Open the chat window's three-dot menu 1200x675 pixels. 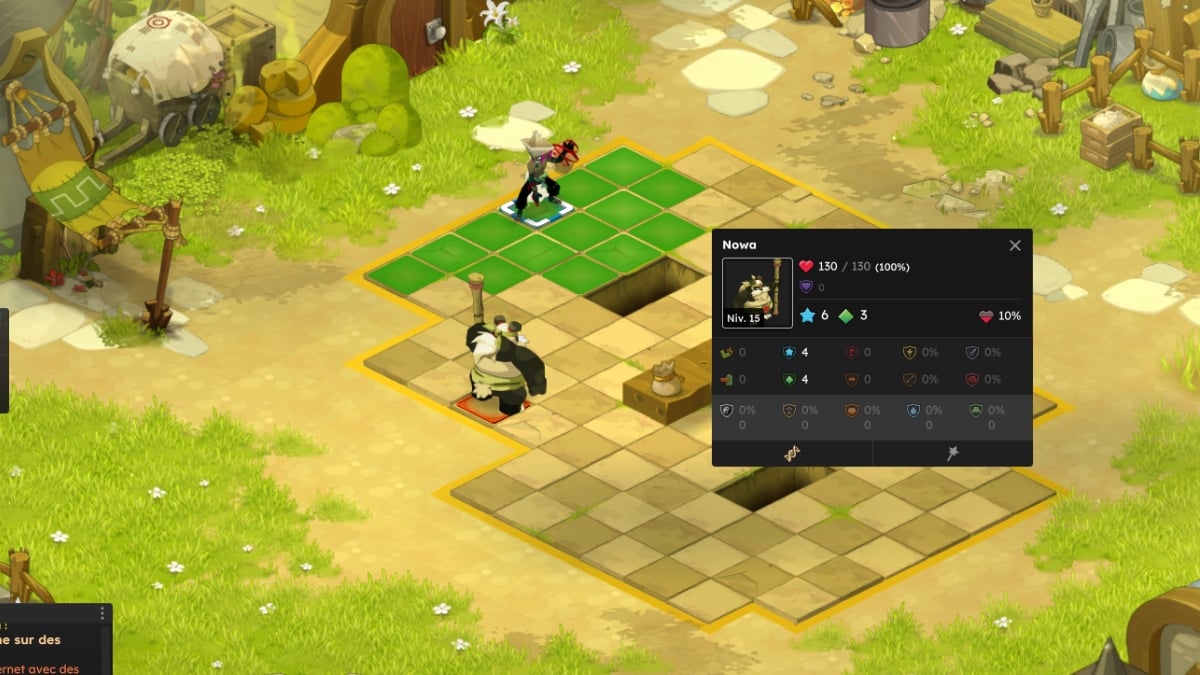tap(102, 615)
